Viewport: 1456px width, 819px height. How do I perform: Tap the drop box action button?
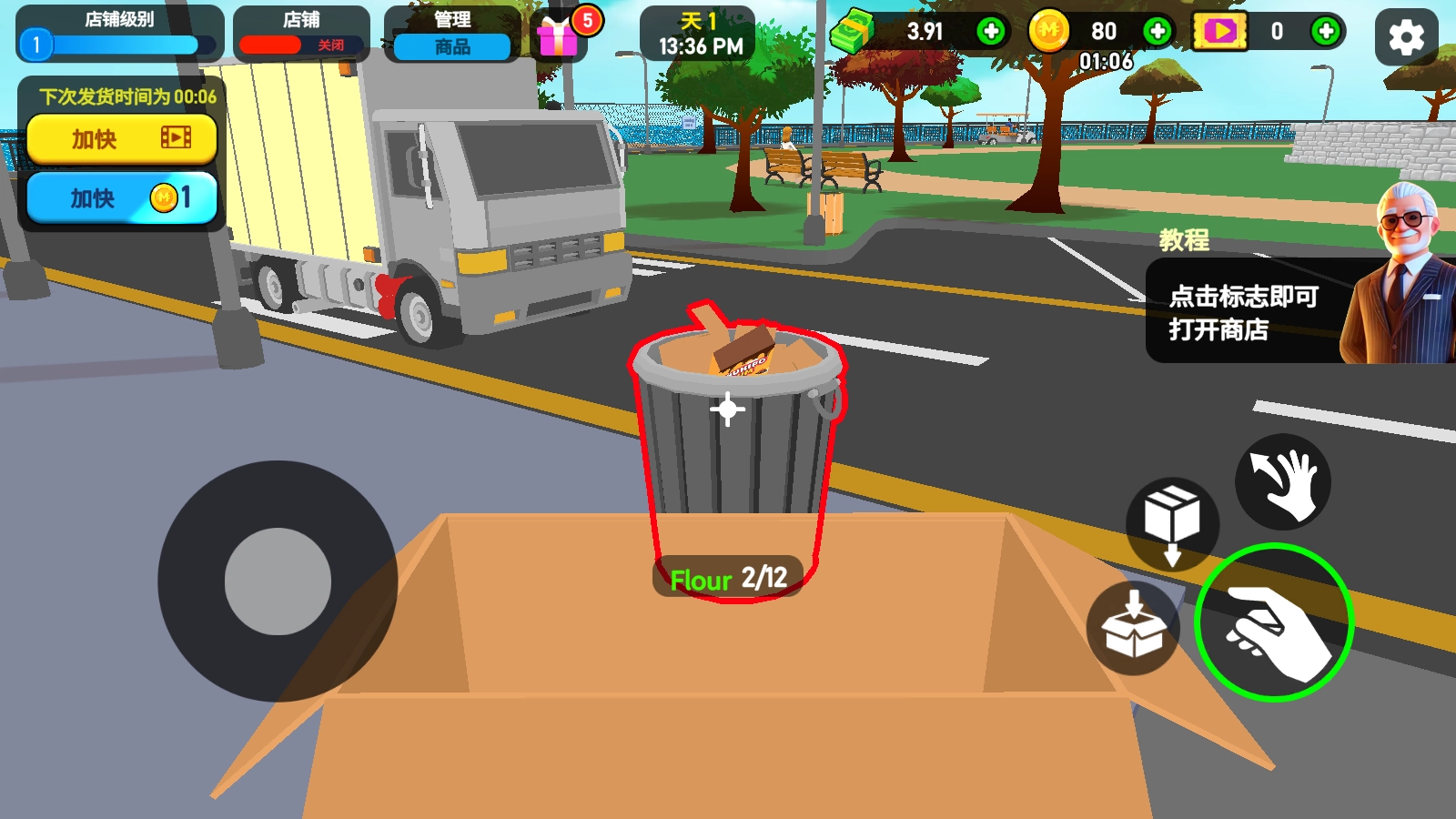(x=1172, y=524)
